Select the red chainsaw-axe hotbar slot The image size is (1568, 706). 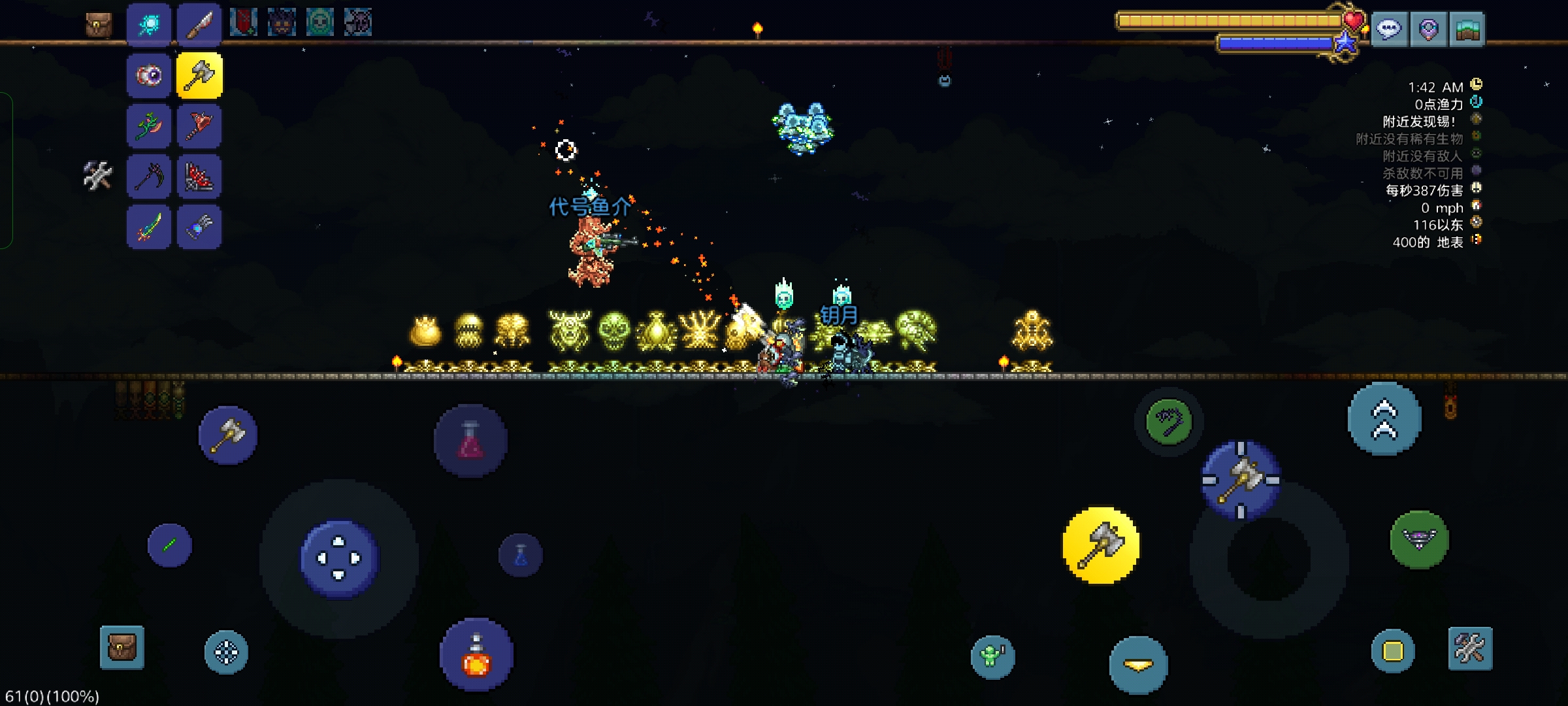[199, 126]
